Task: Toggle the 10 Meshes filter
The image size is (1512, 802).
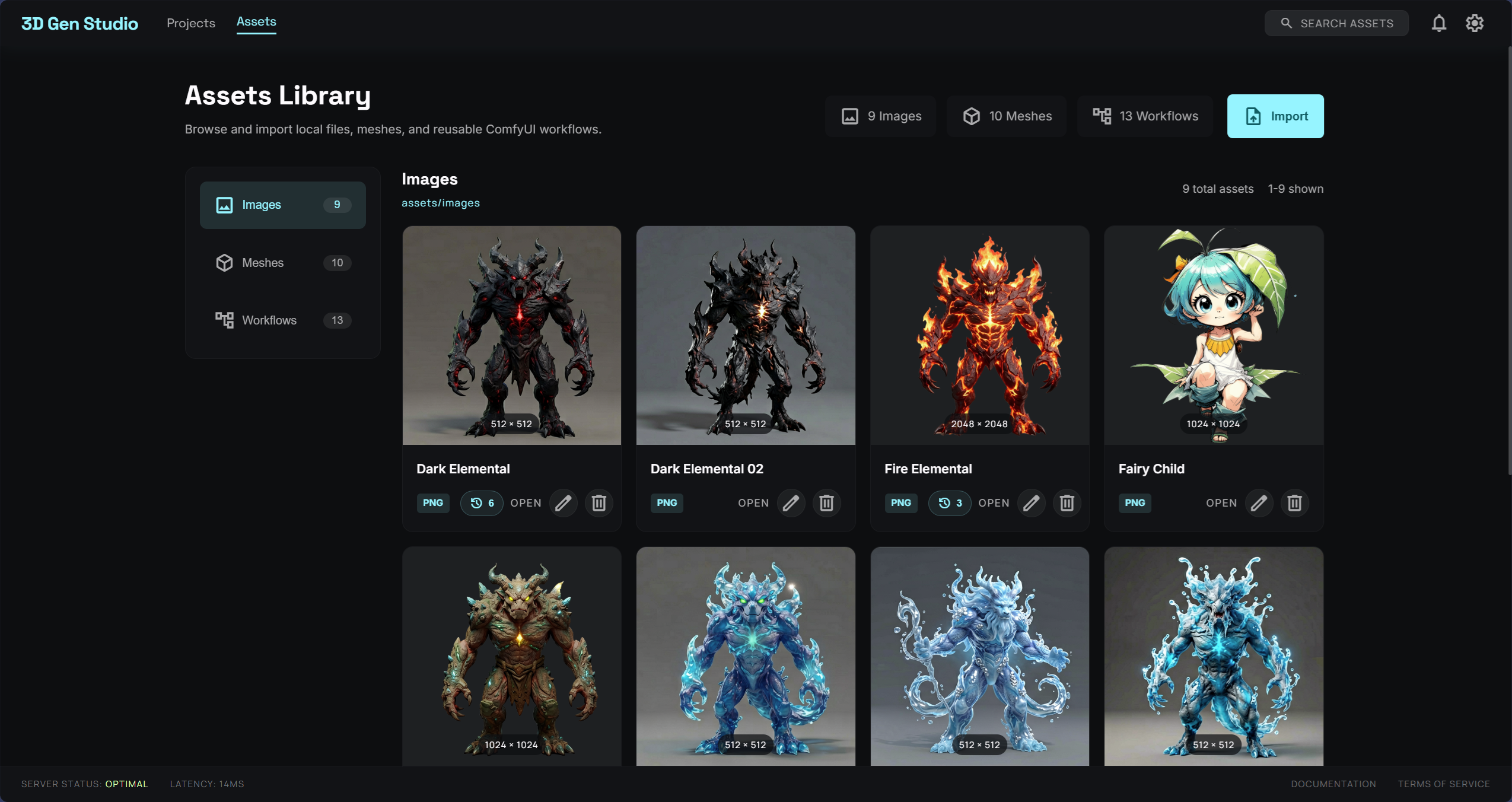Action: 1006,116
